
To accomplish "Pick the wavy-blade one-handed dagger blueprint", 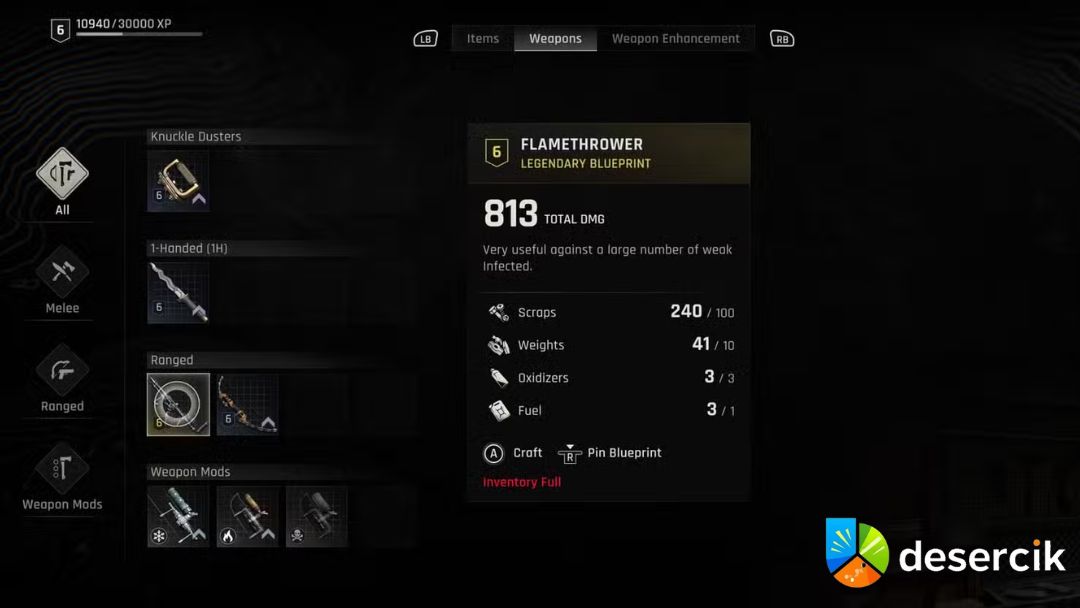I will tap(178, 293).
